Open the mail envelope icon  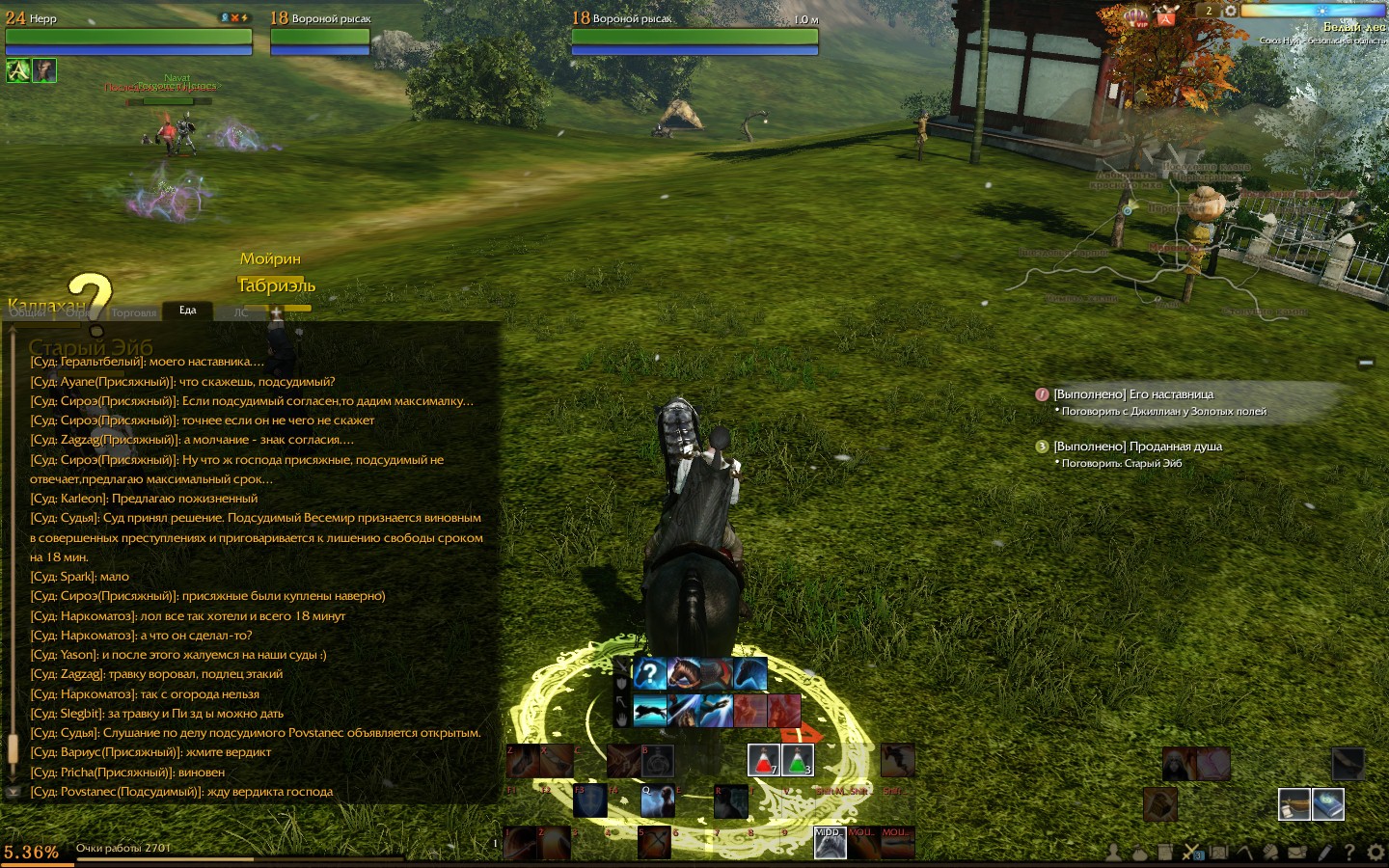click(1296, 853)
